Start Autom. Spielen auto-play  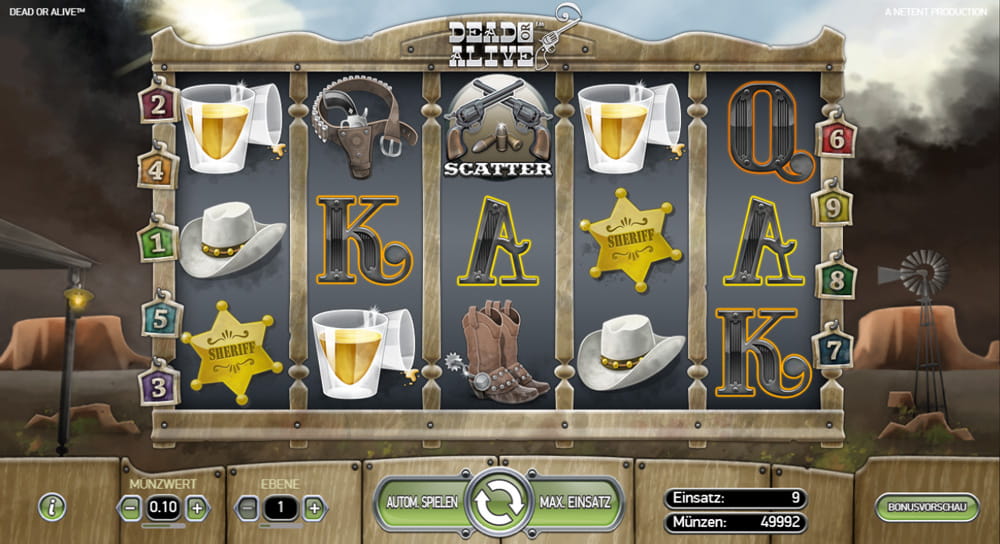coord(420,500)
